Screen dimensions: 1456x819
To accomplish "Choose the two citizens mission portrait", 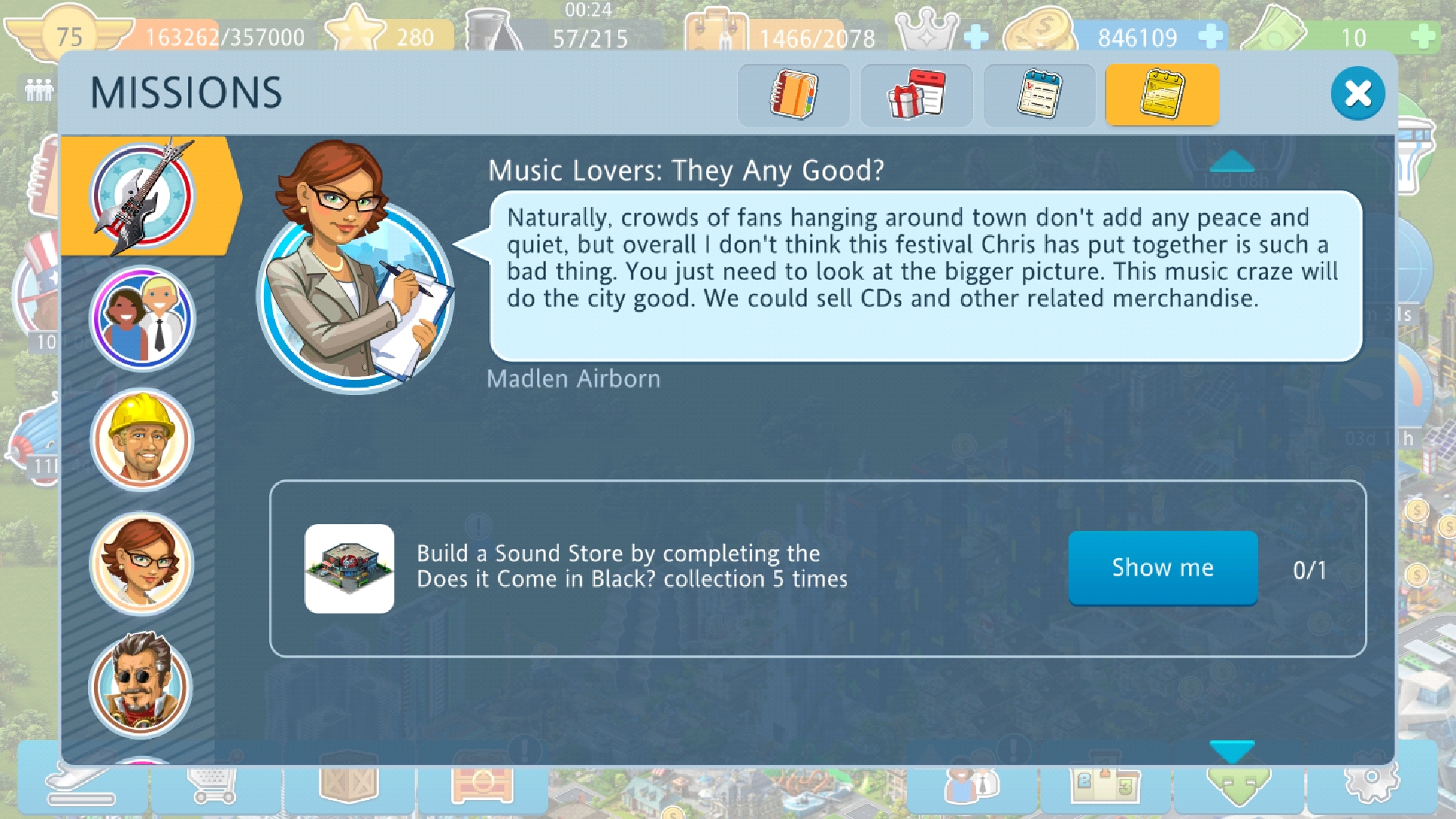I will 143,318.
